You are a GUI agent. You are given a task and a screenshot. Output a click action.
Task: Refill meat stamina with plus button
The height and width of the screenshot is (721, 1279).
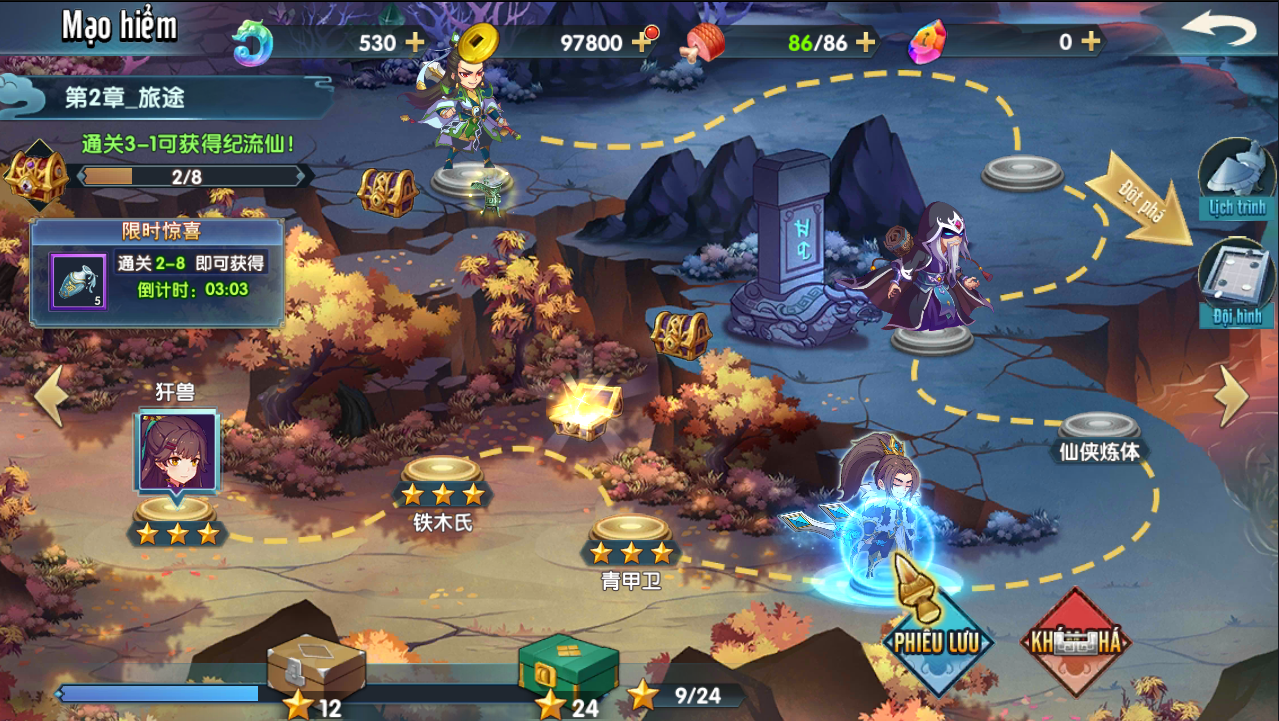[x=865, y=42]
